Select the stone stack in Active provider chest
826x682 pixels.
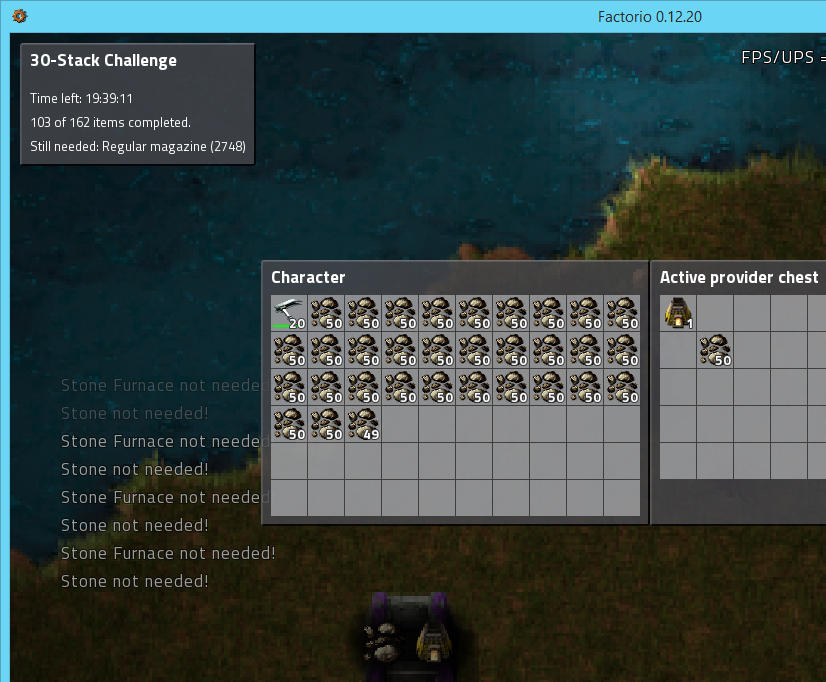(x=715, y=350)
